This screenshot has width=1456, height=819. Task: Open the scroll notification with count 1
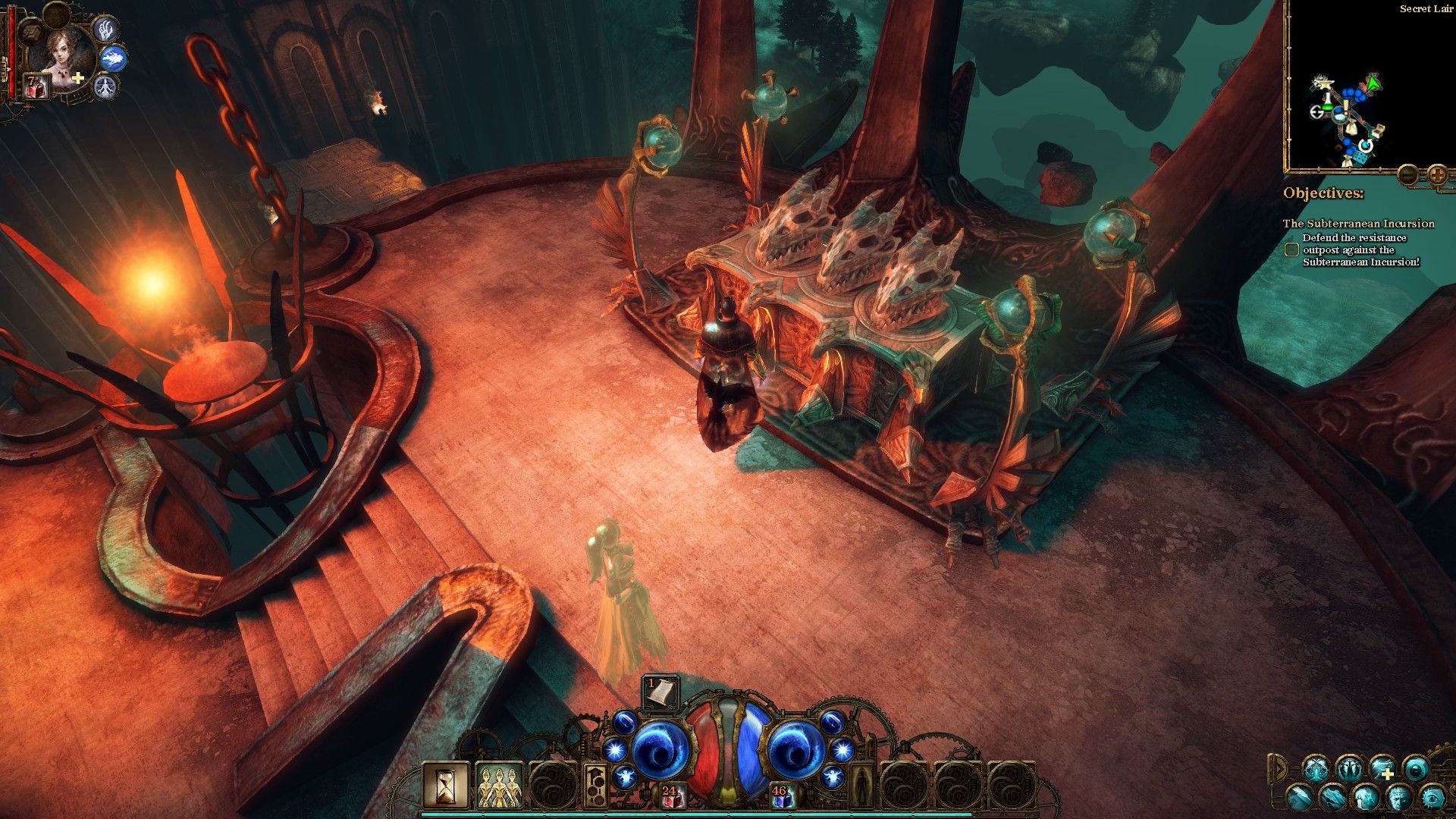tap(660, 692)
